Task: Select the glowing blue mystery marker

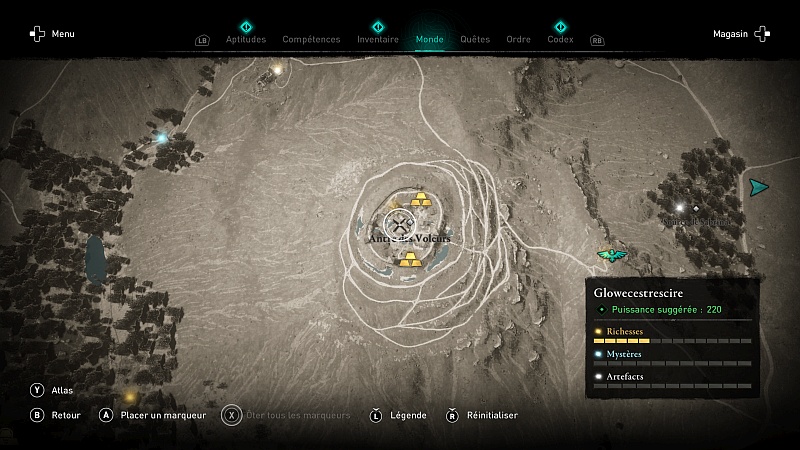Action: 161,138
